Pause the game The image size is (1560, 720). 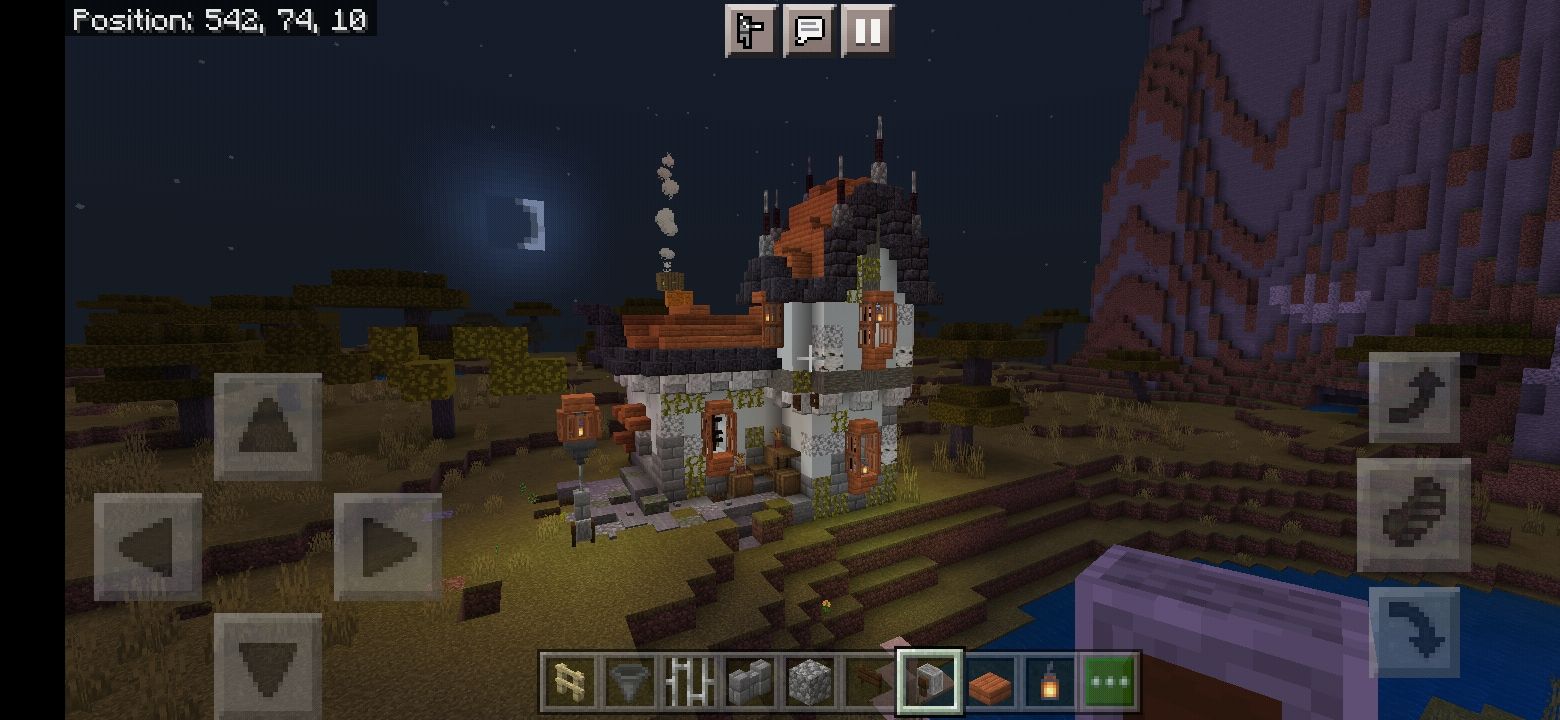pyautogui.click(x=866, y=30)
